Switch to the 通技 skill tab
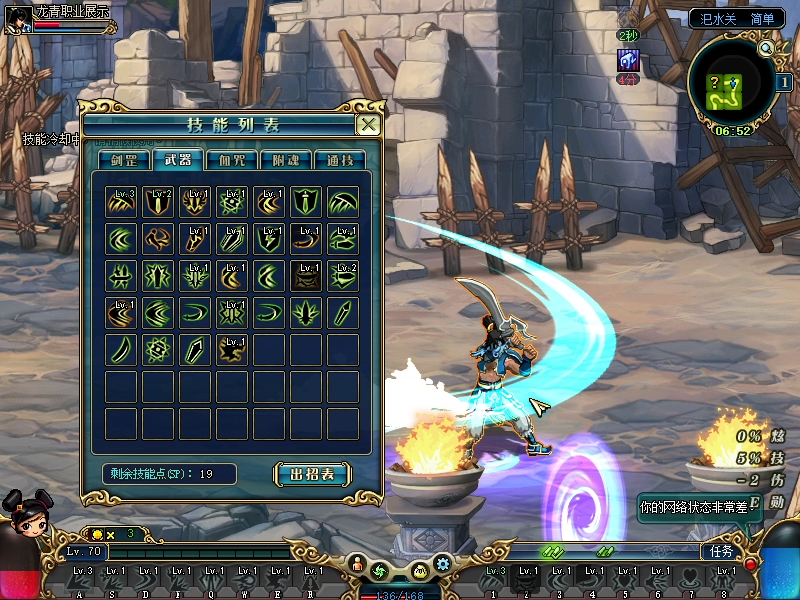The image size is (800, 600). click(x=339, y=160)
